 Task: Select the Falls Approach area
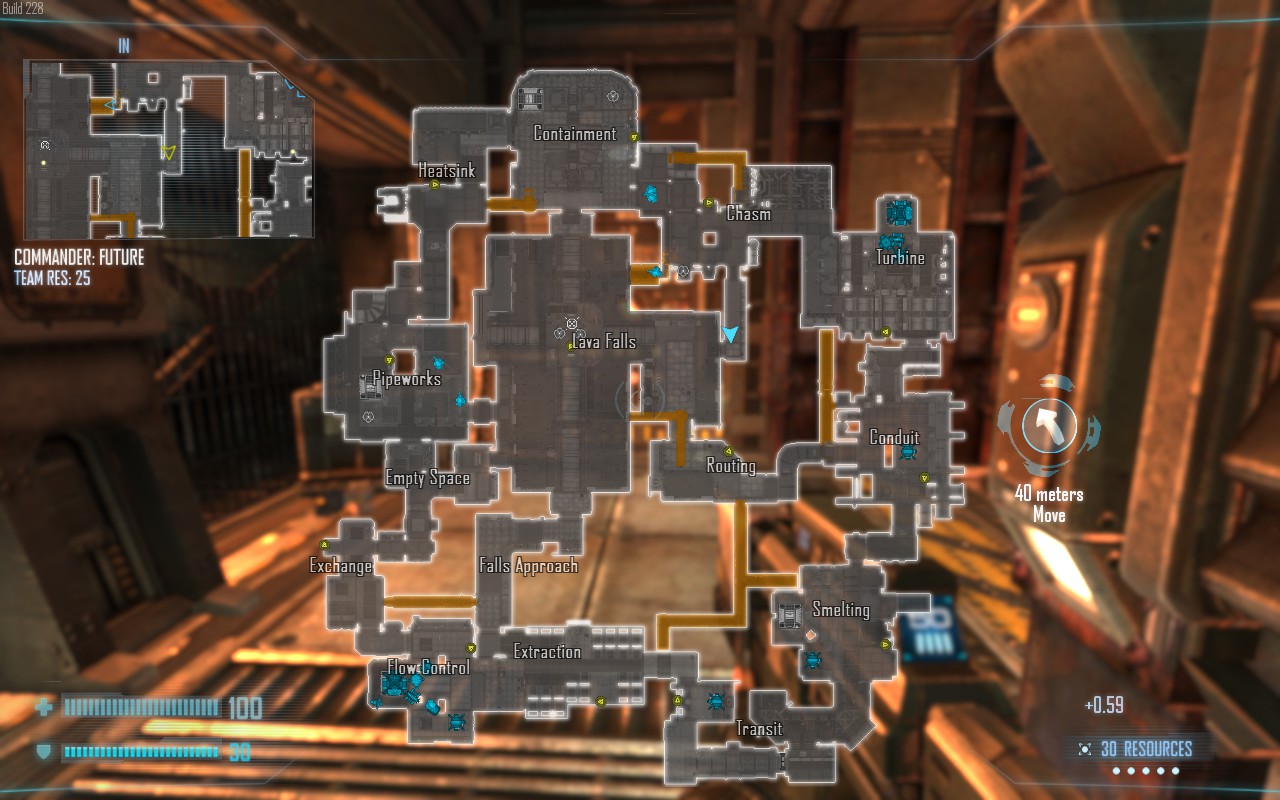coord(528,566)
